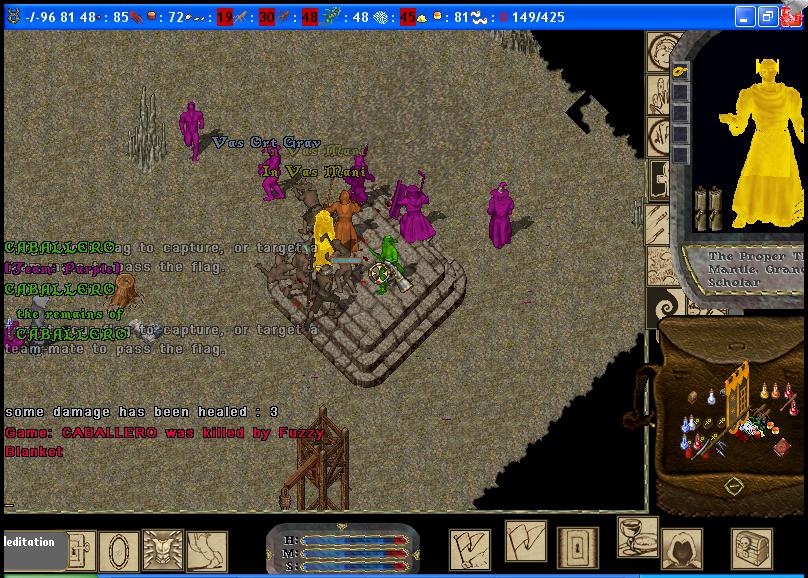Use the oval ring macro icon

tap(119, 552)
